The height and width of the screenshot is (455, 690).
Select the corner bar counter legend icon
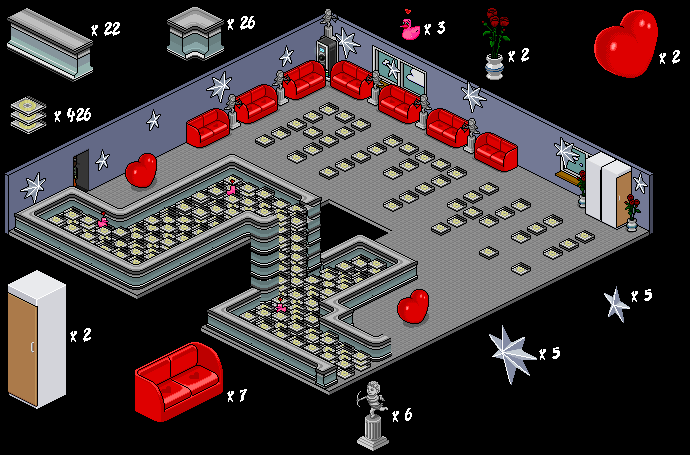coord(195,32)
